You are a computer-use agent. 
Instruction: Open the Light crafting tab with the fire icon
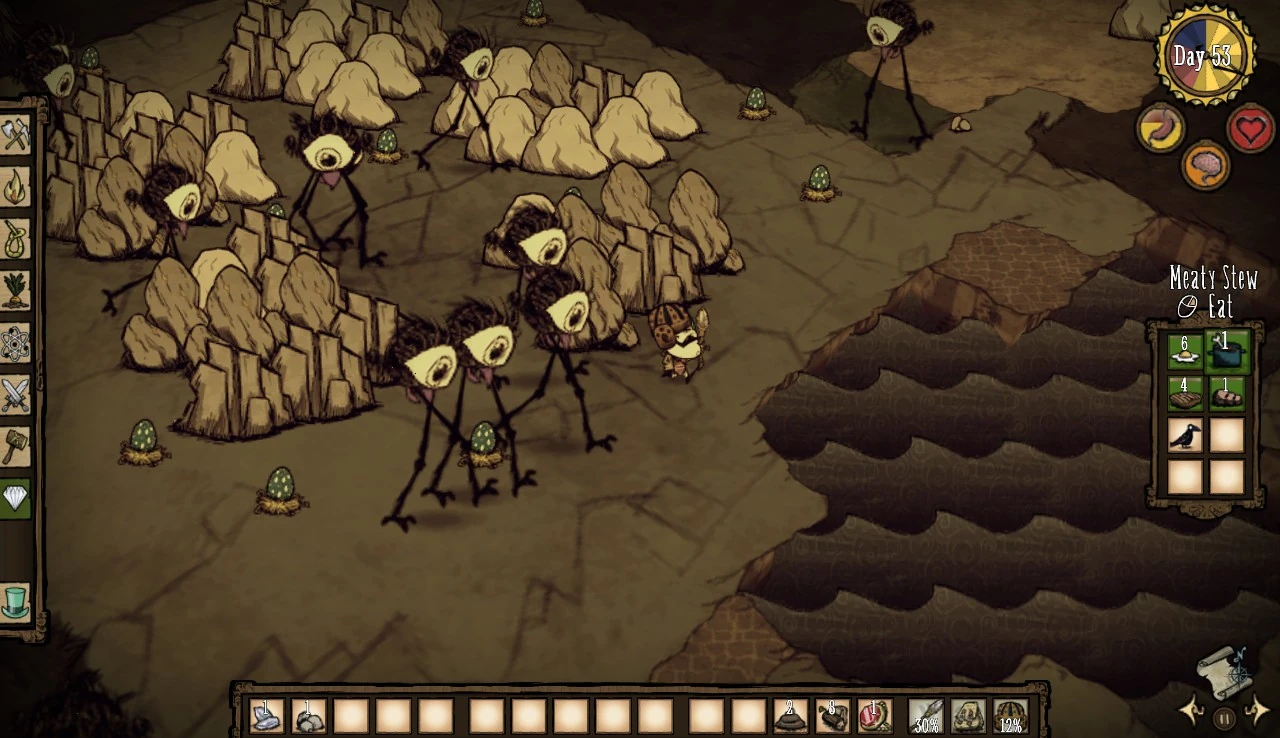14,187
